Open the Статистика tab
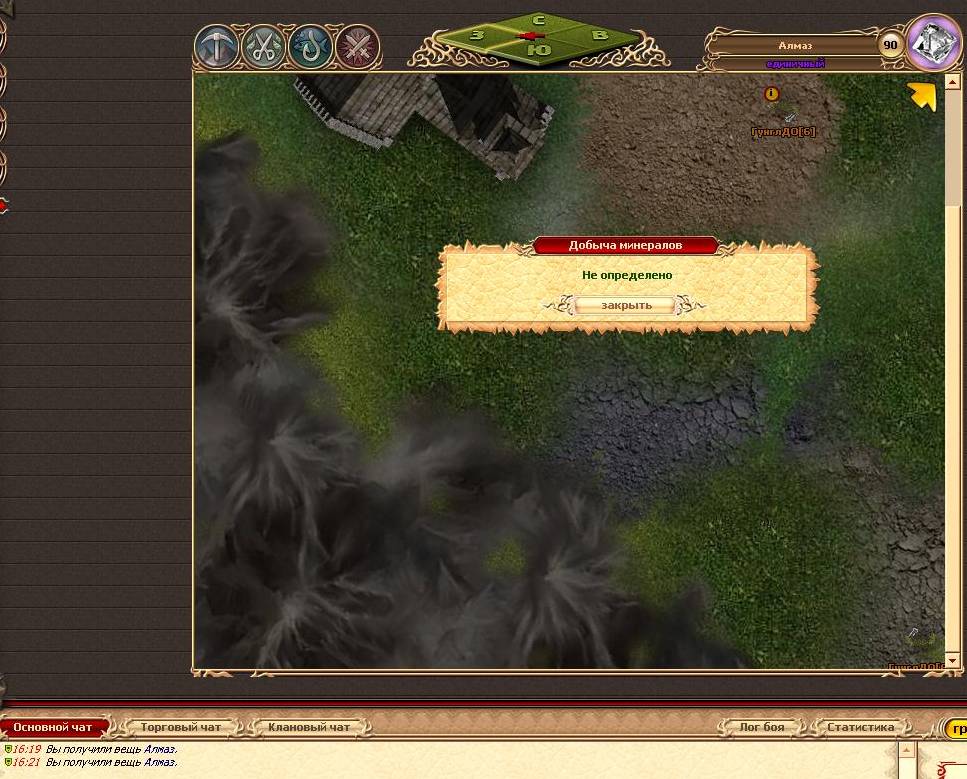 [x=860, y=727]
